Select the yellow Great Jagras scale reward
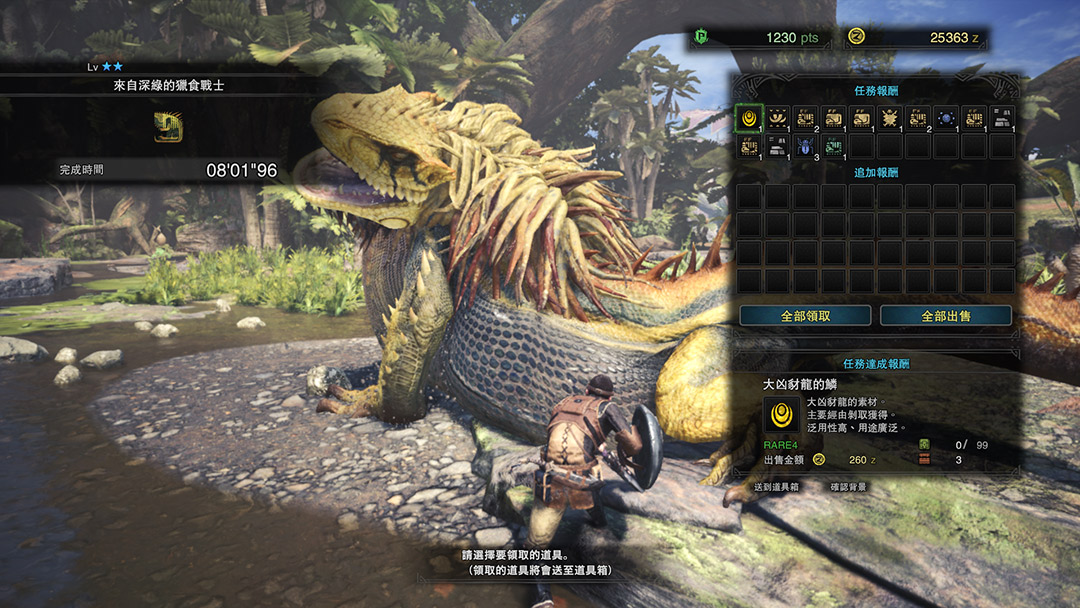 (x=748, y=118)
